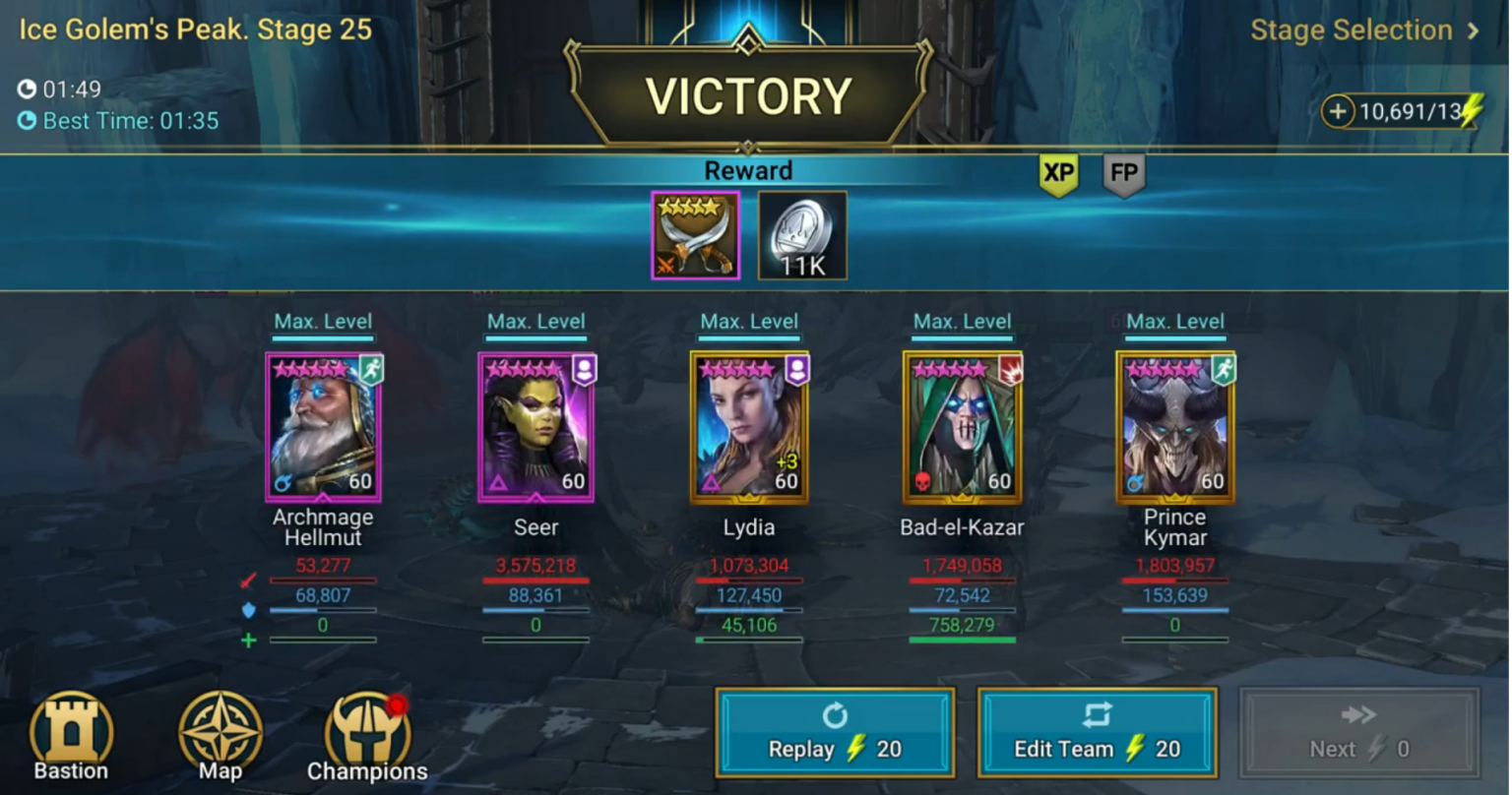This screenshot has width=1512, height=795.
Task: Click the XP boost indicator
Action: [x=1059, y=174]
